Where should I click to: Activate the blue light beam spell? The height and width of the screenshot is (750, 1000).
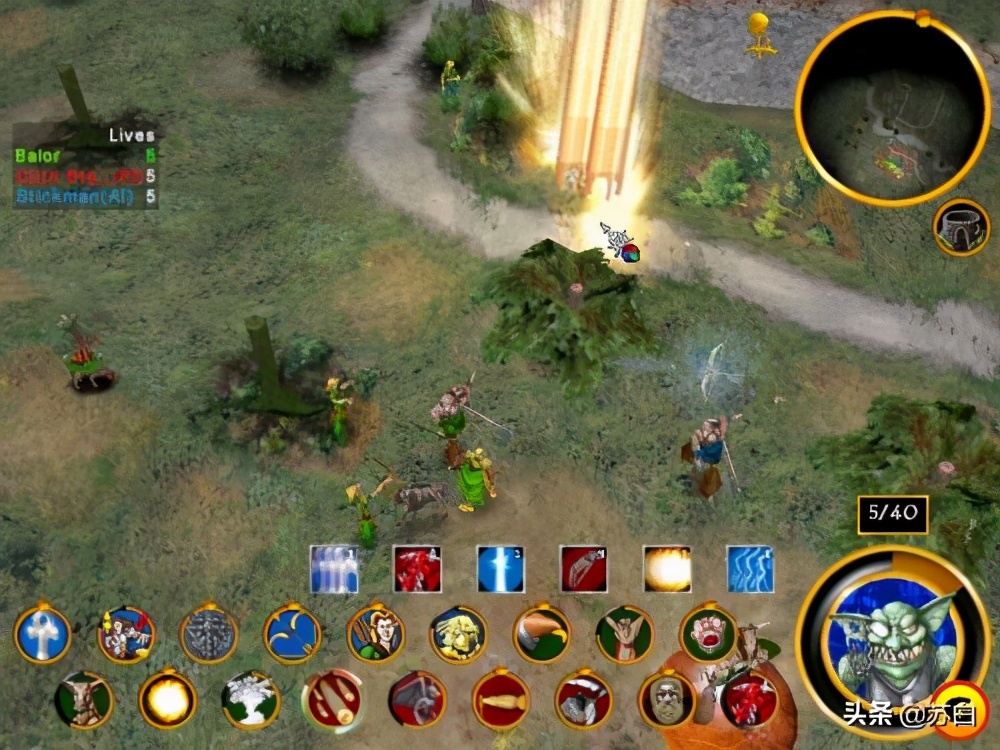[500, 569]
